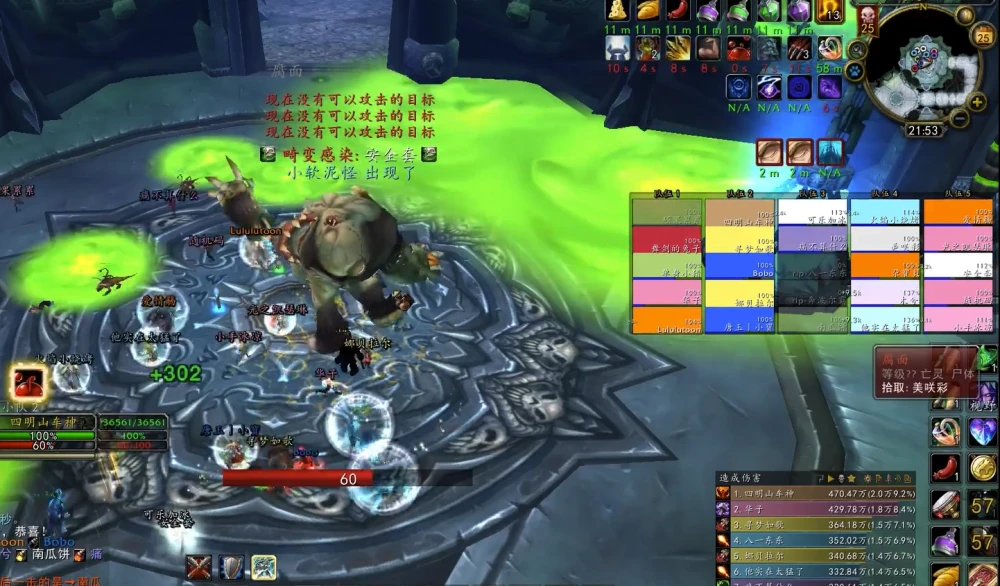Open the minimap tracking magnifier button

tap(857, 49)
